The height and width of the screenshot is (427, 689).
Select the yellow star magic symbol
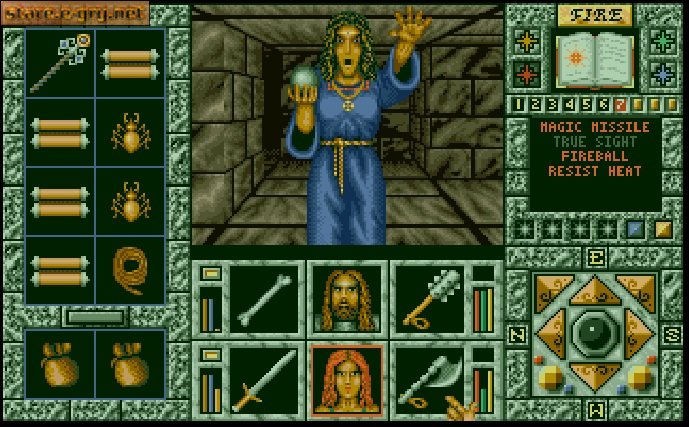pyautogui.click(x=527, y=40)
